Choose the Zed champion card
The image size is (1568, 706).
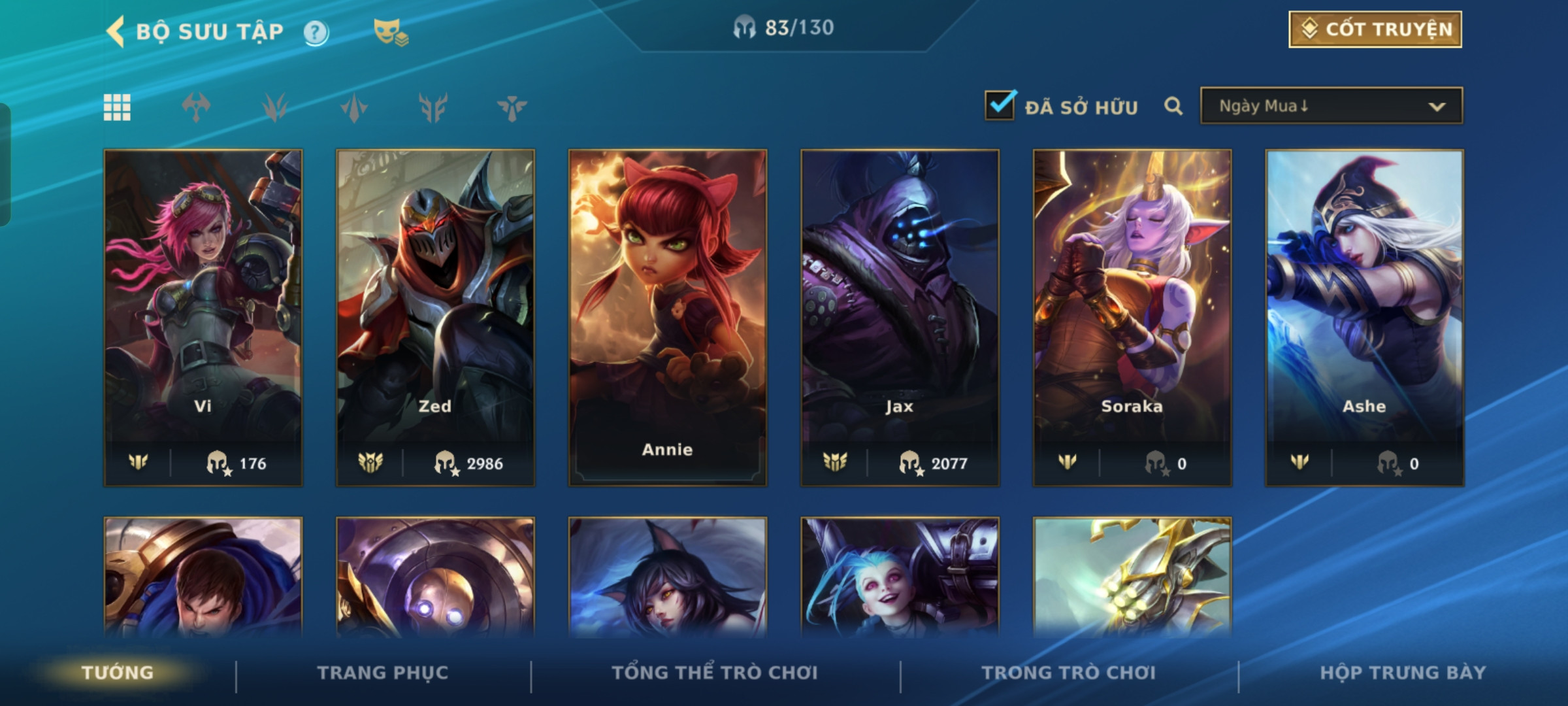pos(435,317)
